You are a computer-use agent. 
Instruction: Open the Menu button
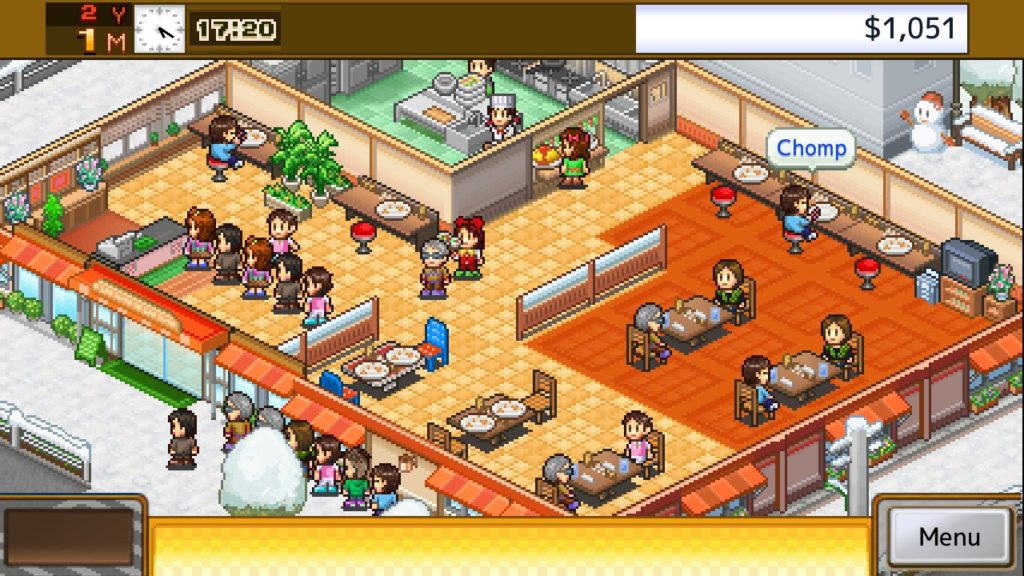pyautogui.click(x=949, y=536)
